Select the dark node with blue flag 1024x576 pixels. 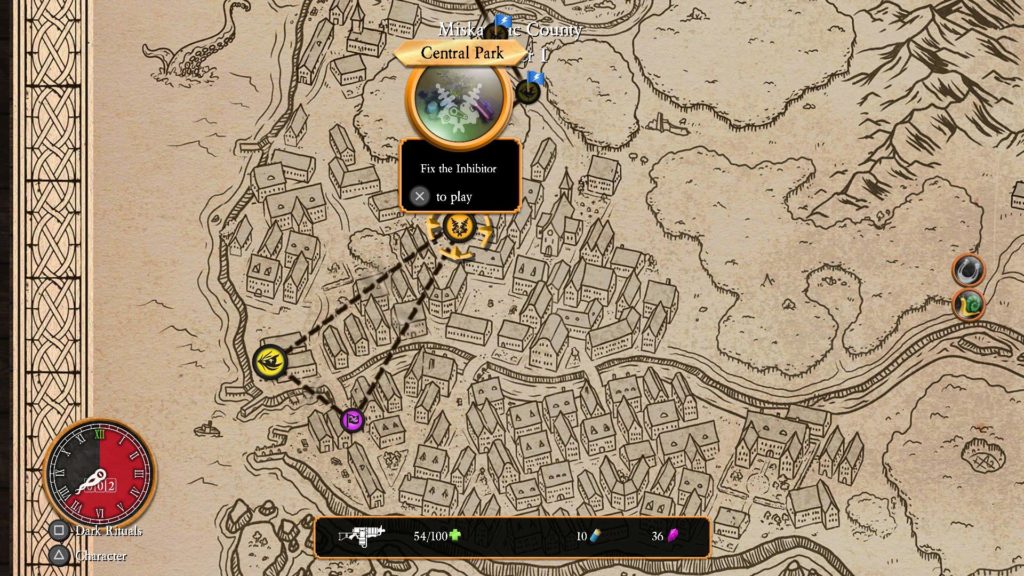pos(529,92)
